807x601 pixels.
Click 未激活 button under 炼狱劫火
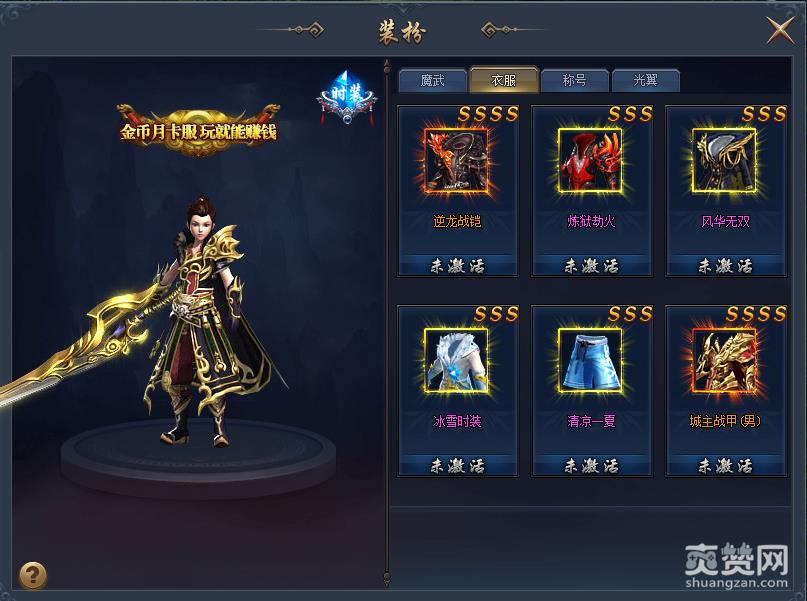click(x=591, y=266)
